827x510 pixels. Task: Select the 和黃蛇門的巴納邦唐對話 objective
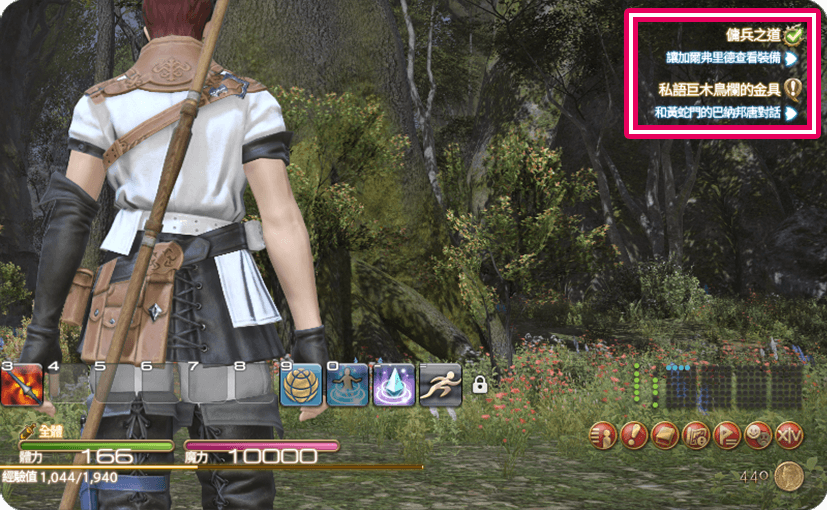719,113
